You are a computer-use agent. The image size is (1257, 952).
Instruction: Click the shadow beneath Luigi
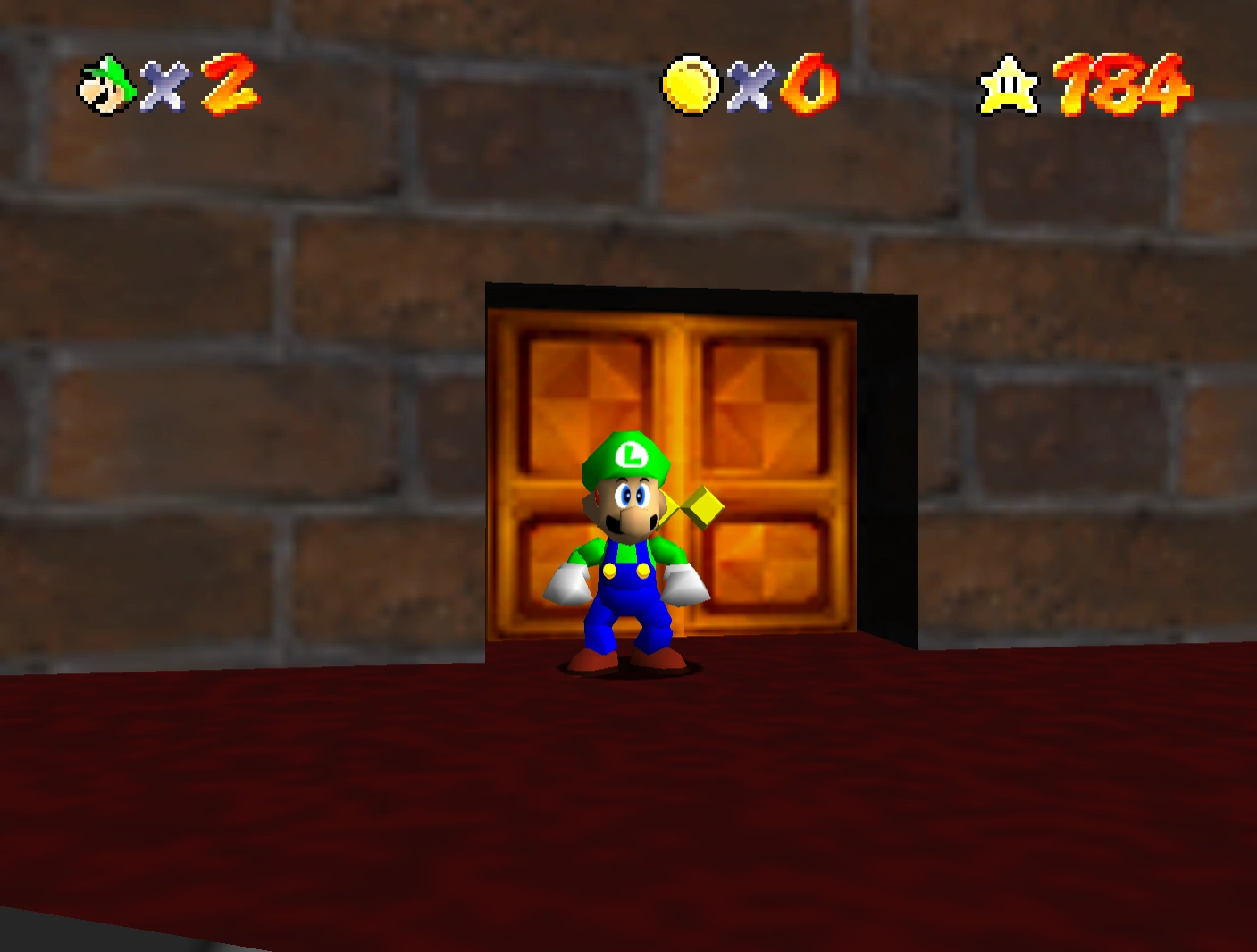click(x=625, y=668)
